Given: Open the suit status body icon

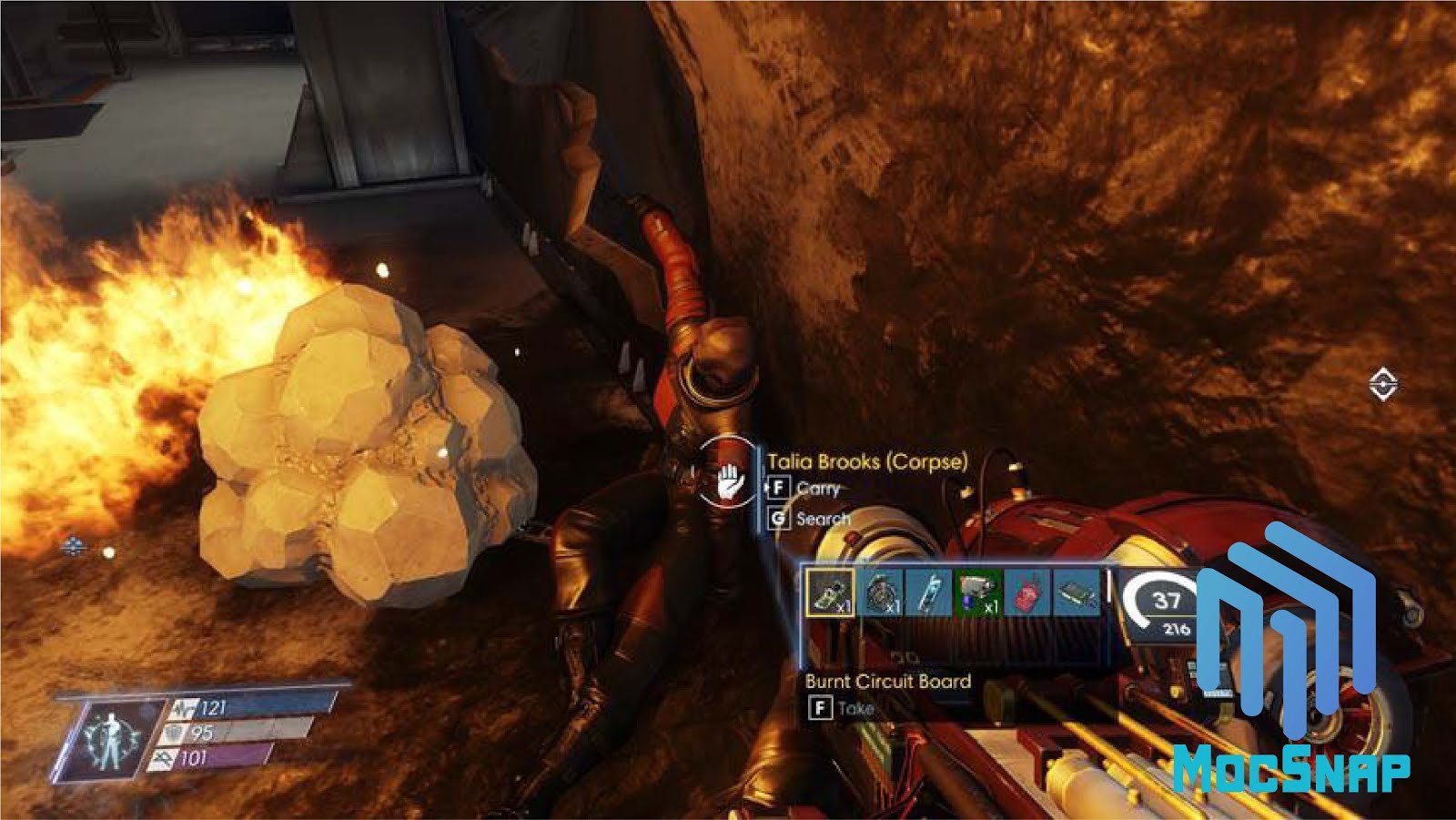Looking at the screenshot, I should 108,737.
